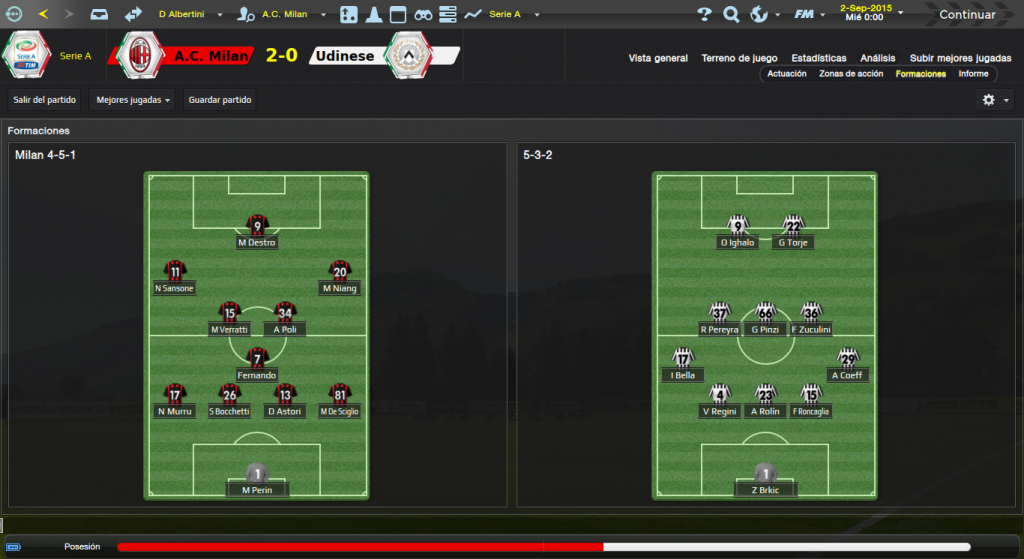
Task: Exit via Salir del partido
Action: click(x=44, y=100)
